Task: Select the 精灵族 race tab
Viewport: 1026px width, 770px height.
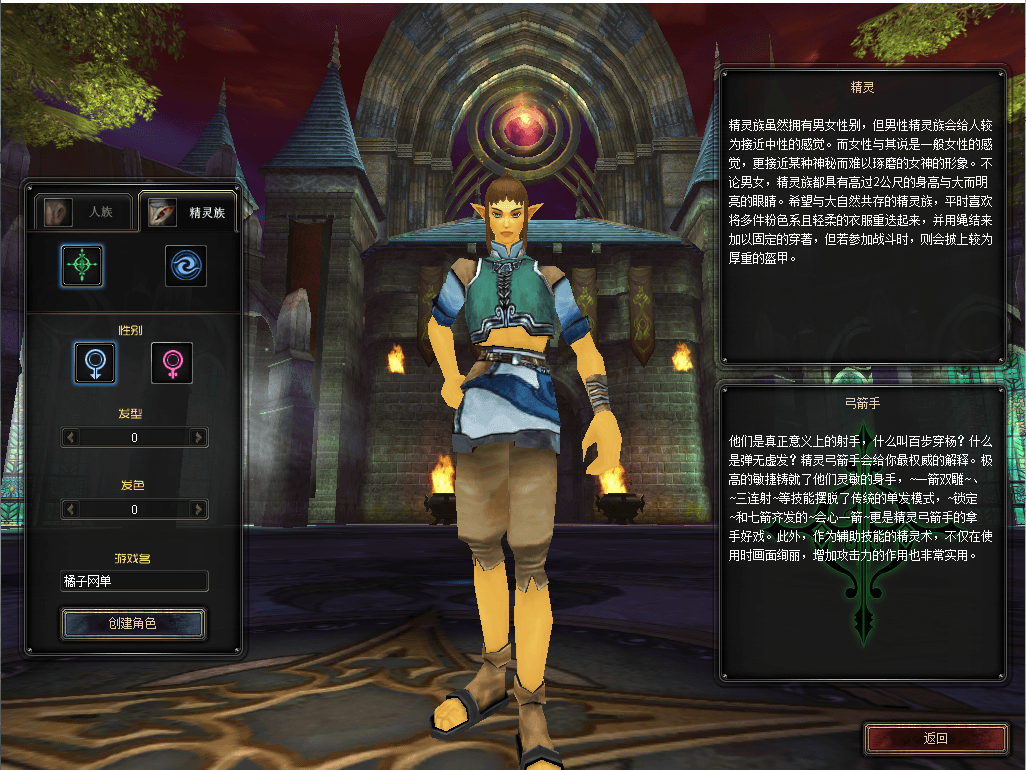Action: coord(188,212)
